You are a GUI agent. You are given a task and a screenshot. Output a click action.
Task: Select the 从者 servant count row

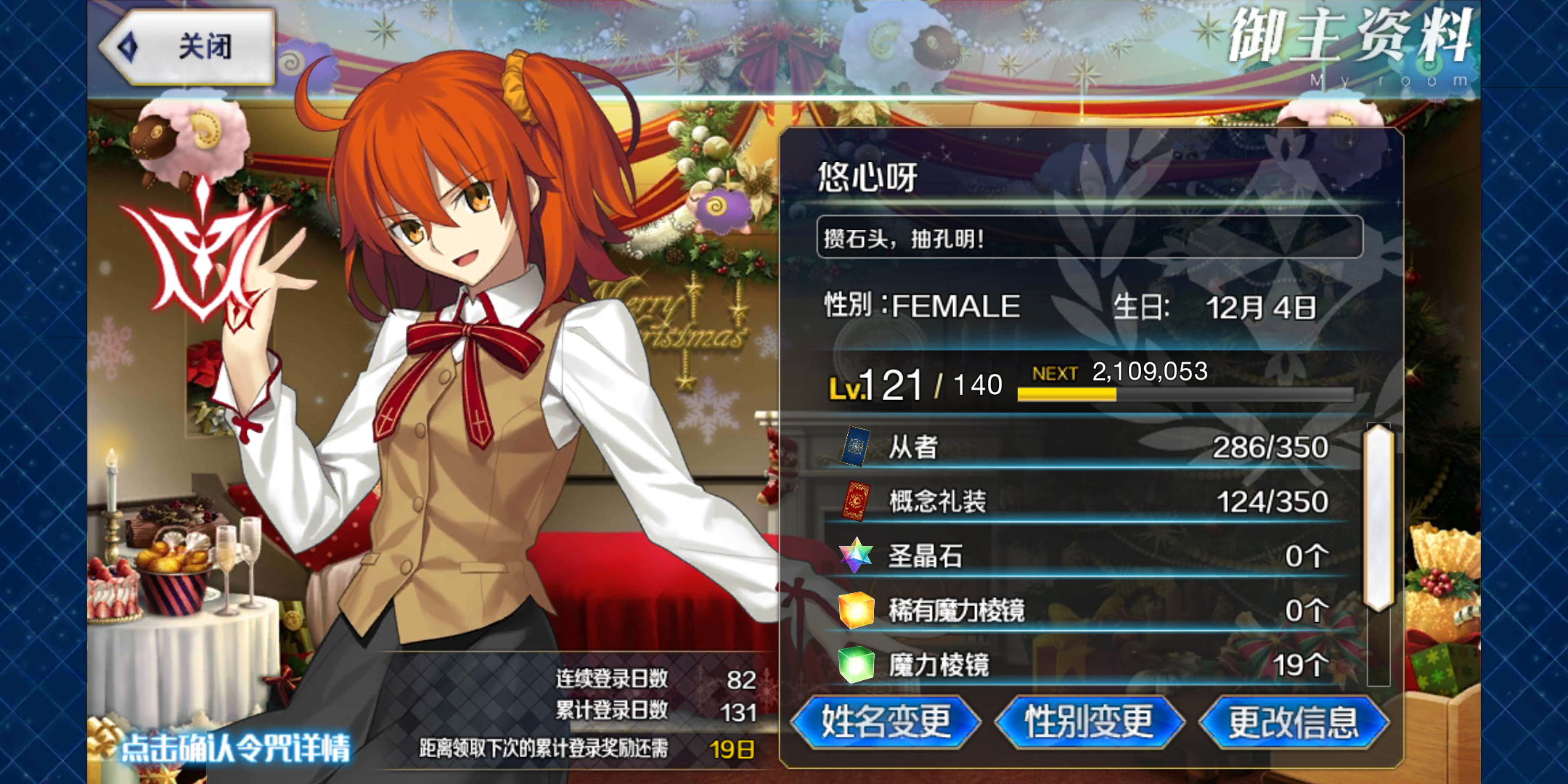[1085, 447]
